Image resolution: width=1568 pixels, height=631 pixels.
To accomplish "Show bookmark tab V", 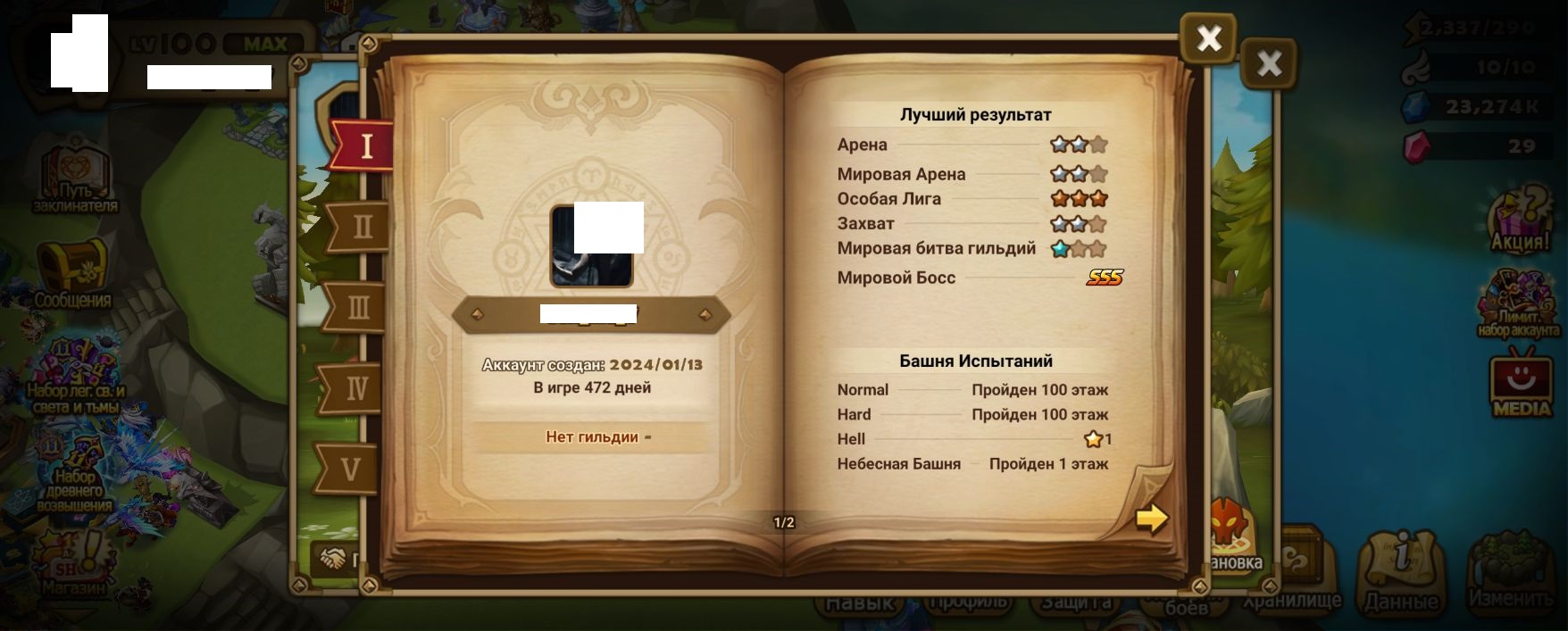I will [351, 469].
